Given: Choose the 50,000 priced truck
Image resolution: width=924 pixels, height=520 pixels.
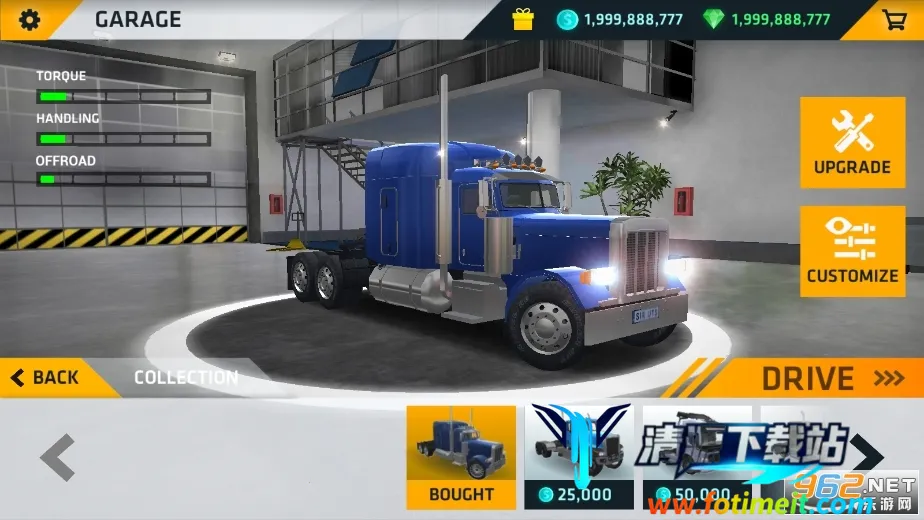Looking at the screenshot, I should tap(697, 456).
